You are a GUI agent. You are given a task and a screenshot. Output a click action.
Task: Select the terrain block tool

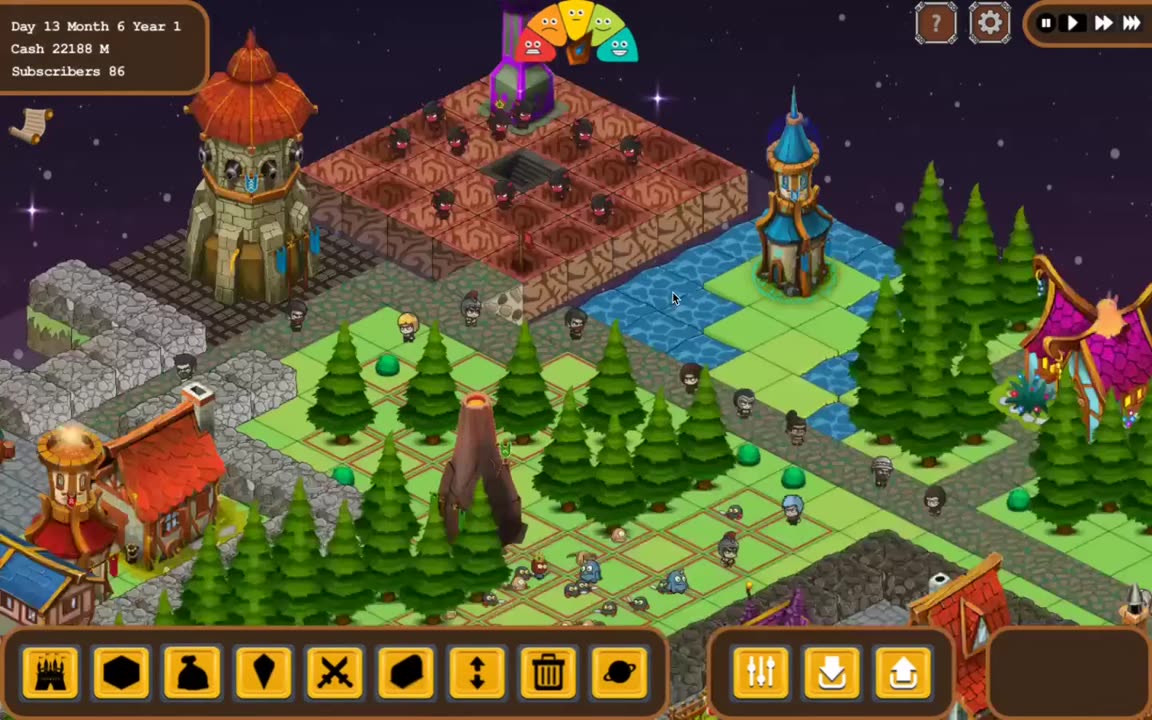point(406,671)
